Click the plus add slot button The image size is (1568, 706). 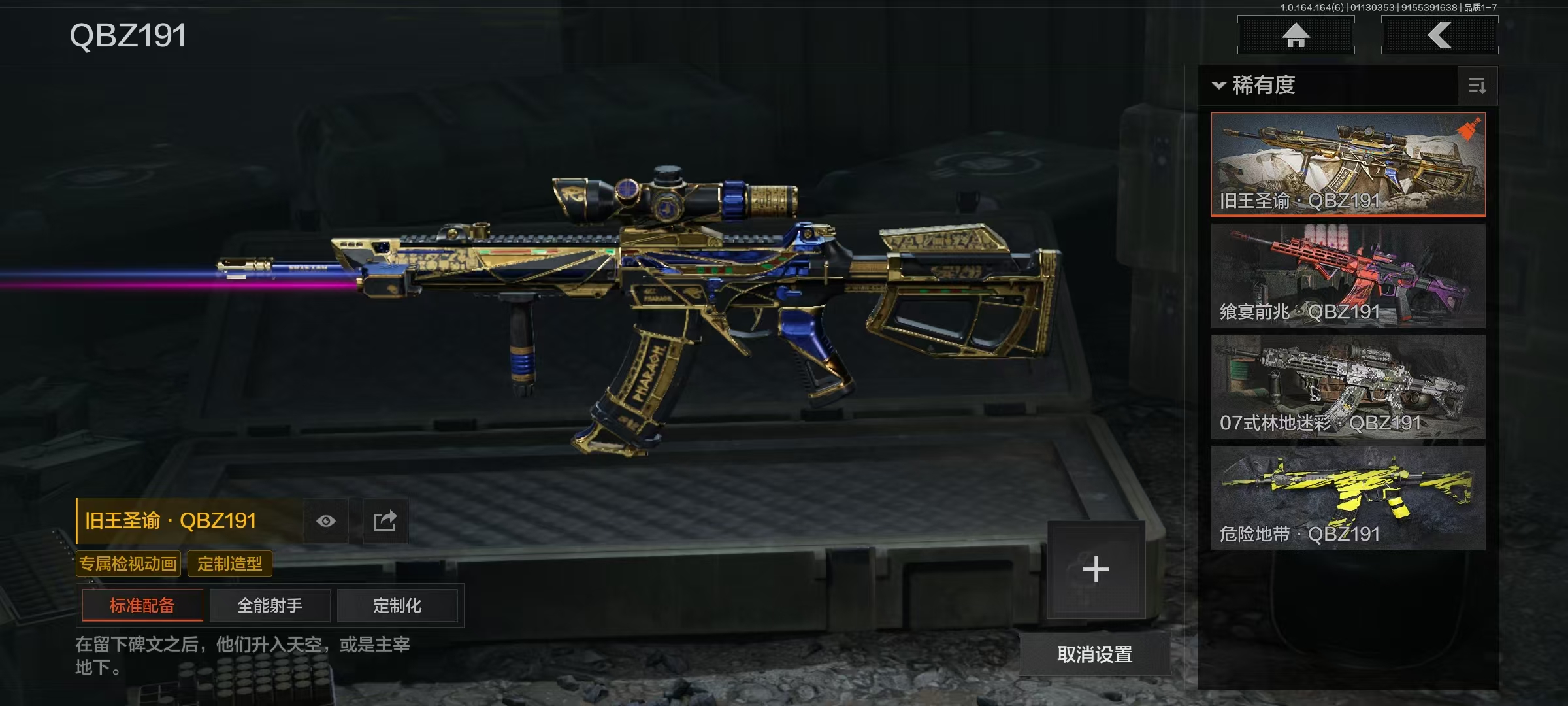[x=1096, y=569]
